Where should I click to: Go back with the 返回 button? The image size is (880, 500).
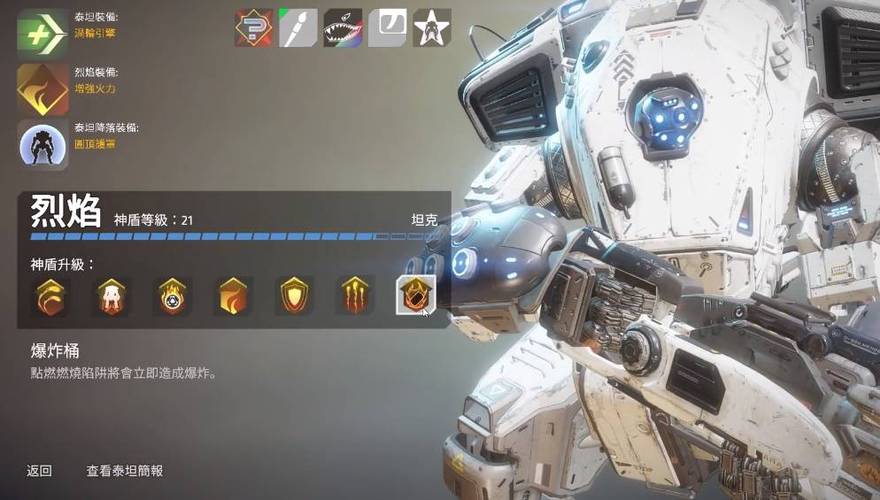39,470
